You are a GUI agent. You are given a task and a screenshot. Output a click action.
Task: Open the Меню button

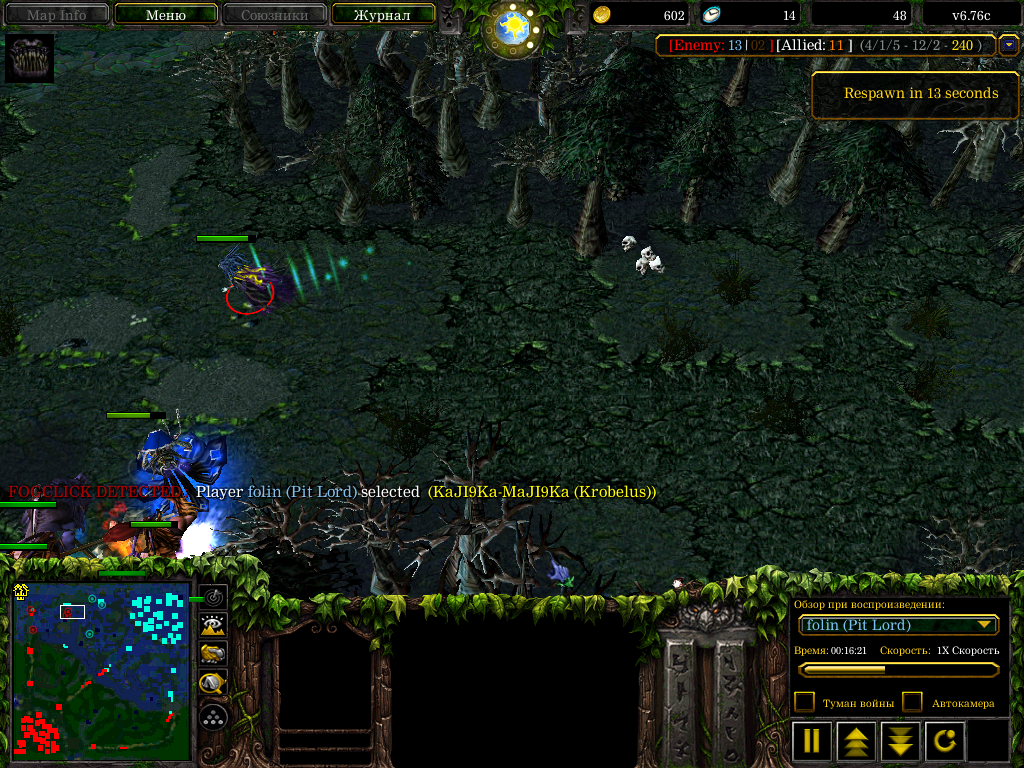pyautogui.click(x=166, y=15)
